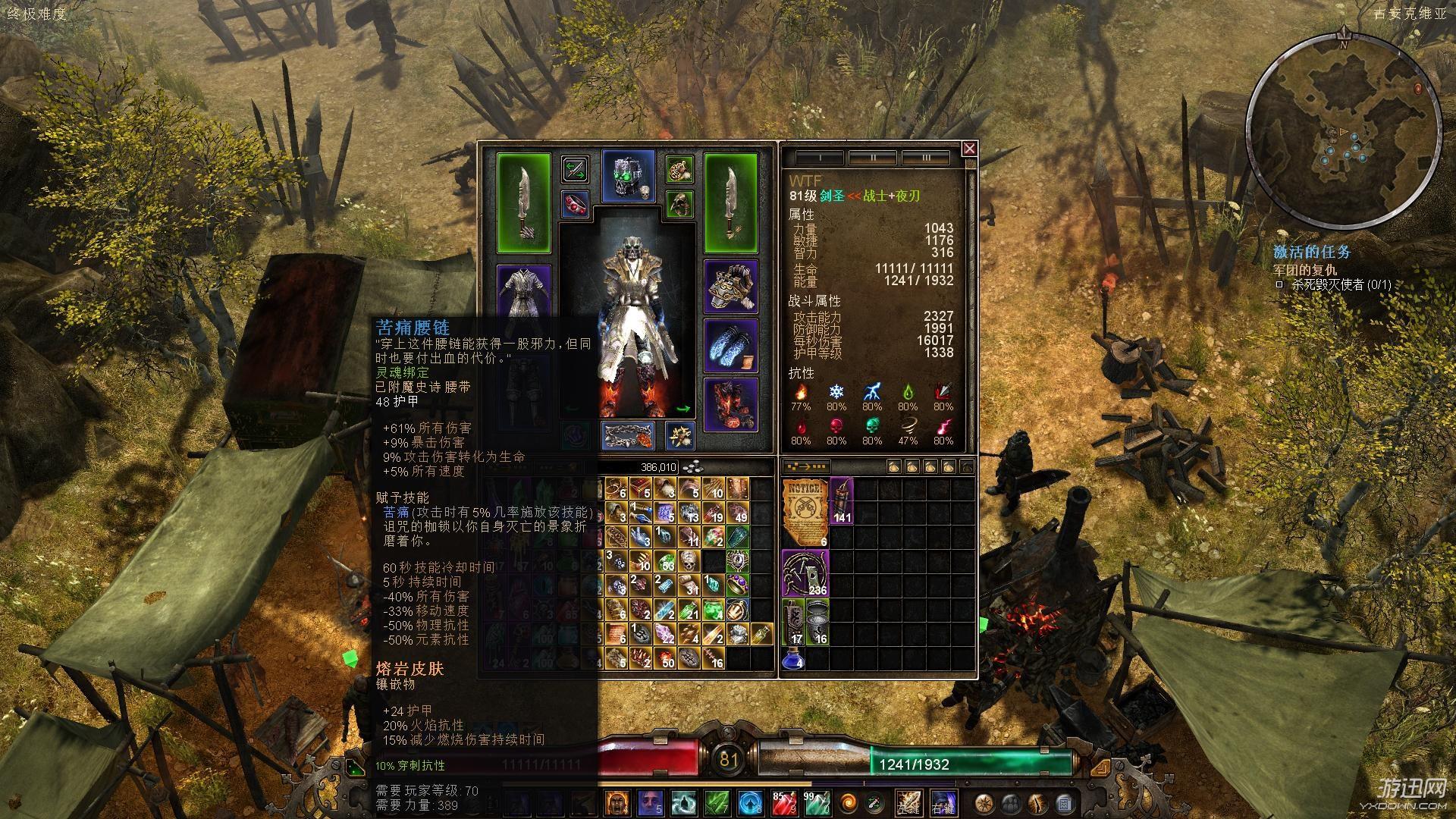Select the dynamite stack of 141

(x=842, y=500)
